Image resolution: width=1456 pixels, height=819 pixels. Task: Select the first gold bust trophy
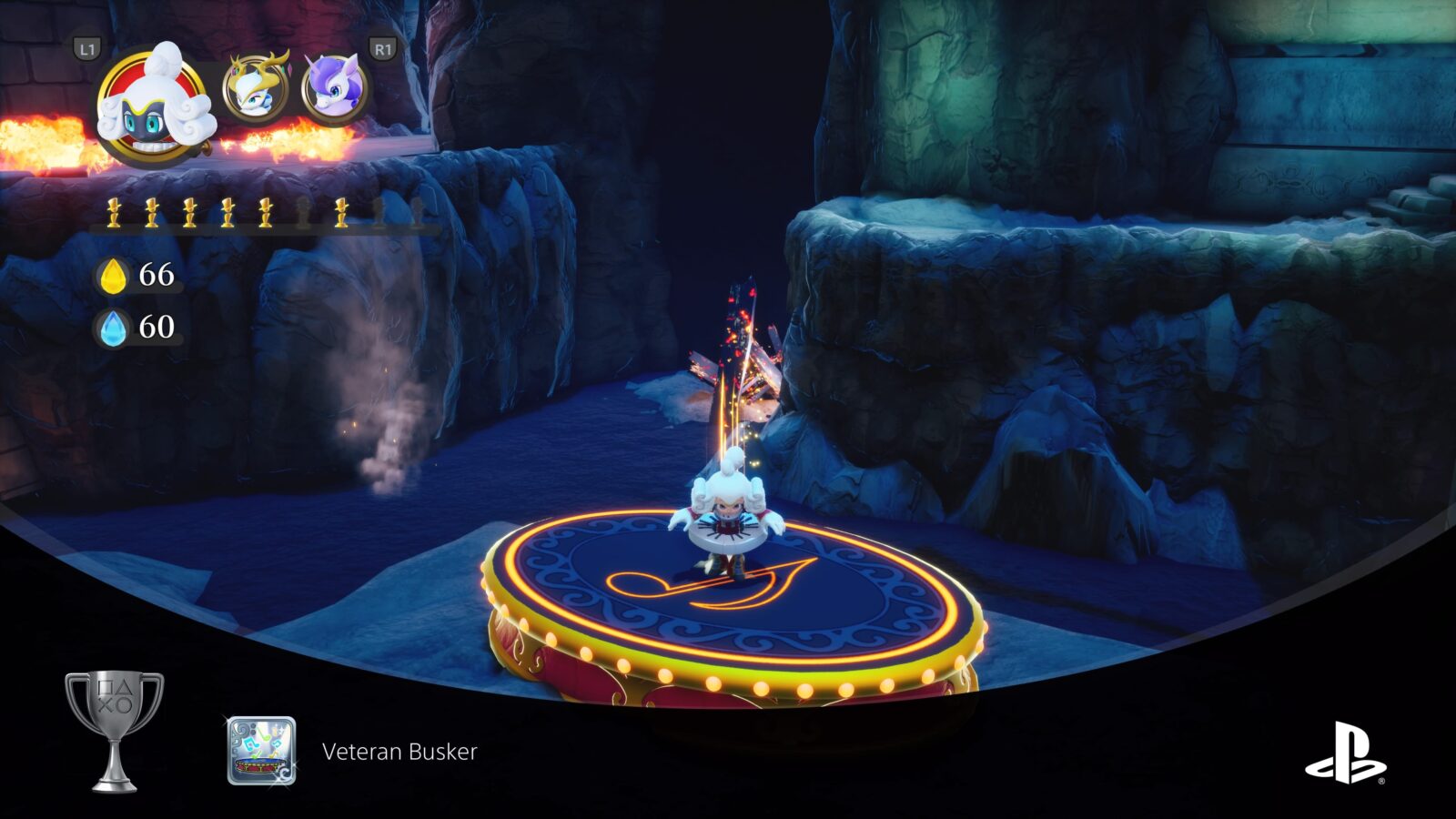click(x=114, y=212)
